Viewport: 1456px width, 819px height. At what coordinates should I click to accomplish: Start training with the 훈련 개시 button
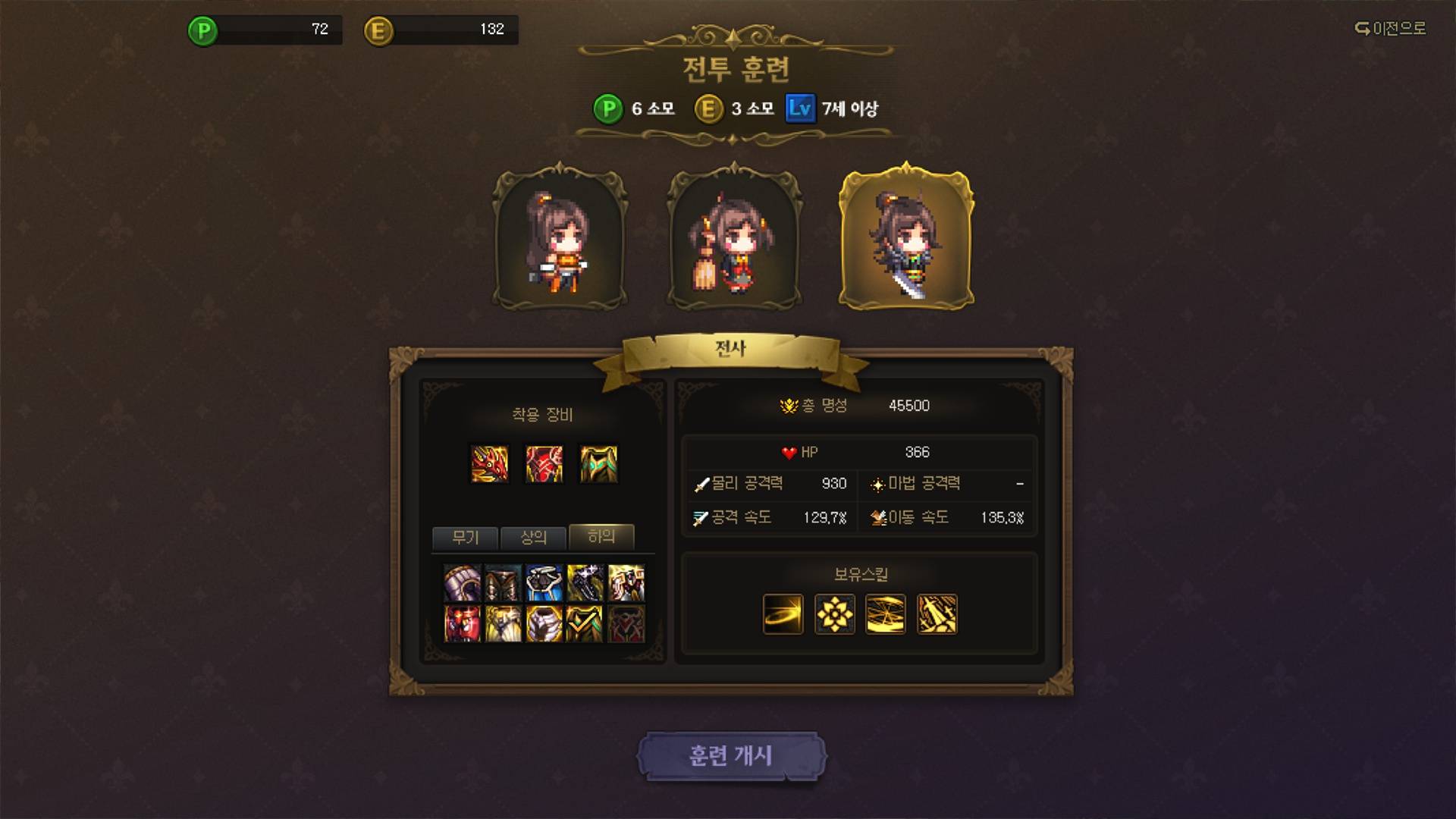coord(730,756)
